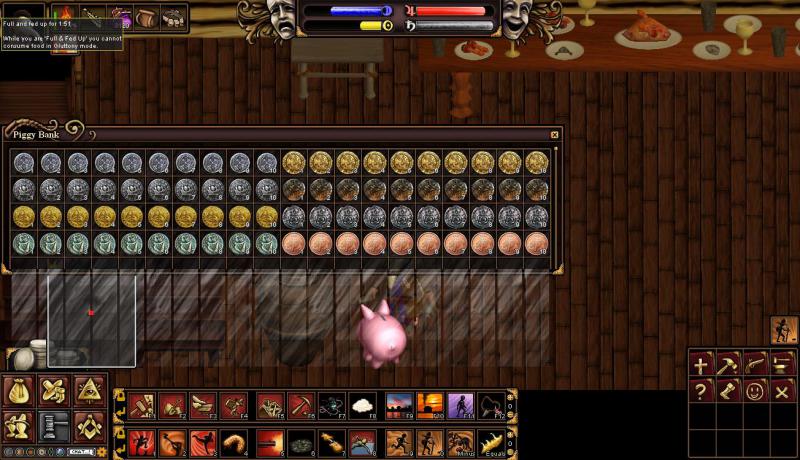Select the golden plus skill book
The width and height of the screenshot is (800, 460).
pyautogui.click(x=702, y=365)
